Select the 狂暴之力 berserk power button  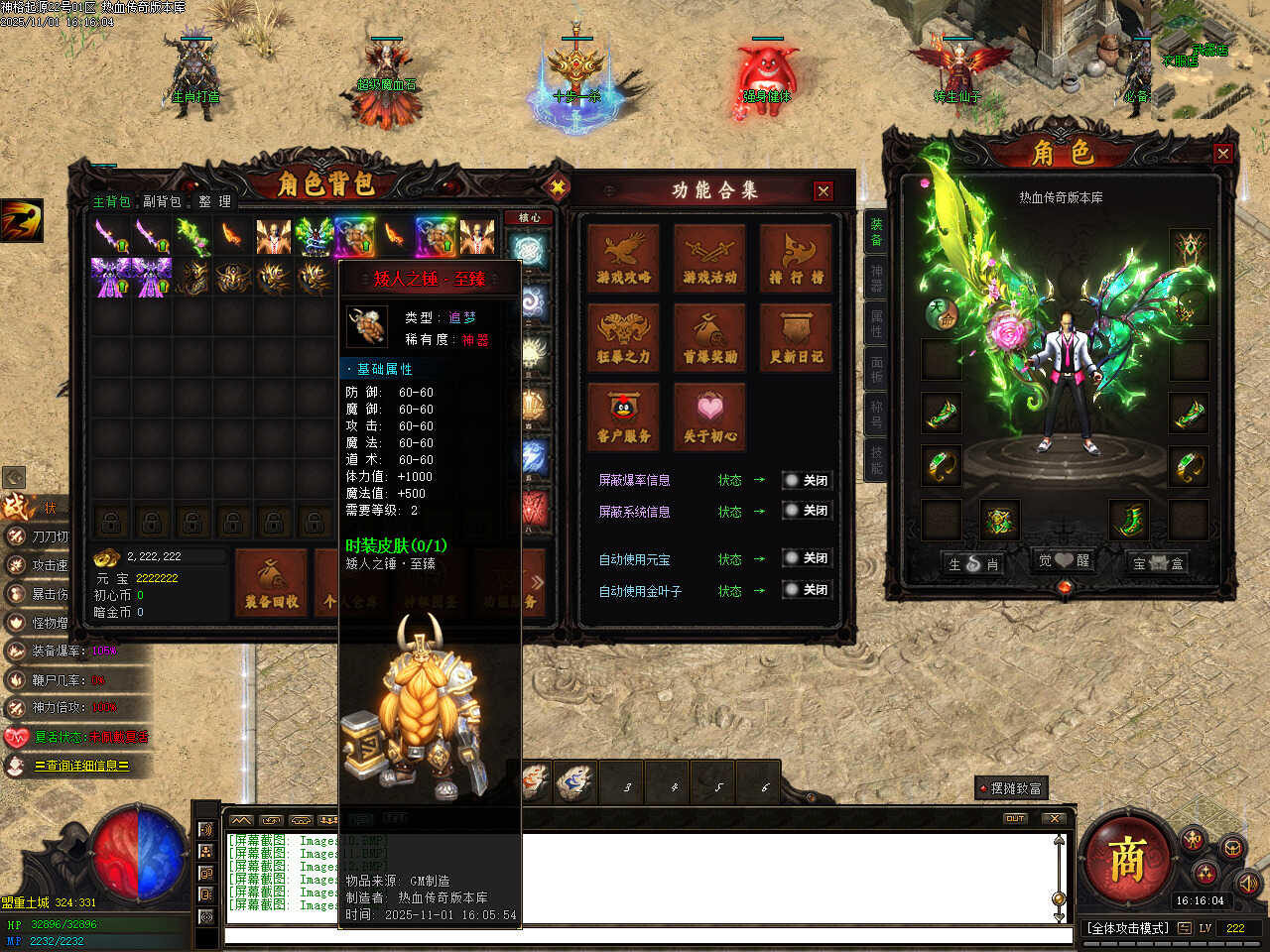(624, 337)
